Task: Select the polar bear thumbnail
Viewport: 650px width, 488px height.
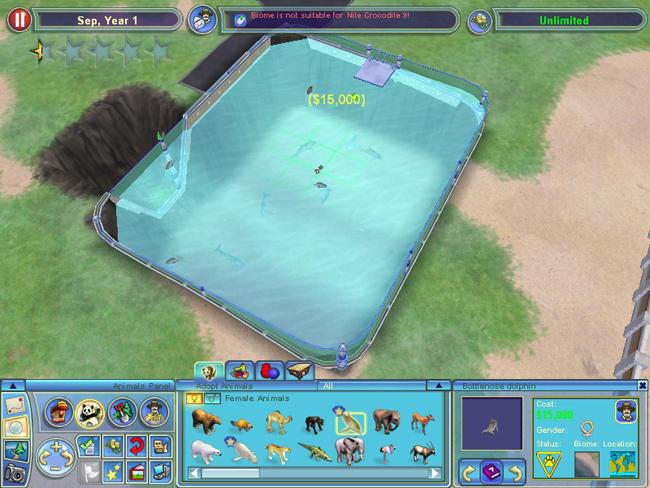Action: pyautogui.click(x=206, y=450)
